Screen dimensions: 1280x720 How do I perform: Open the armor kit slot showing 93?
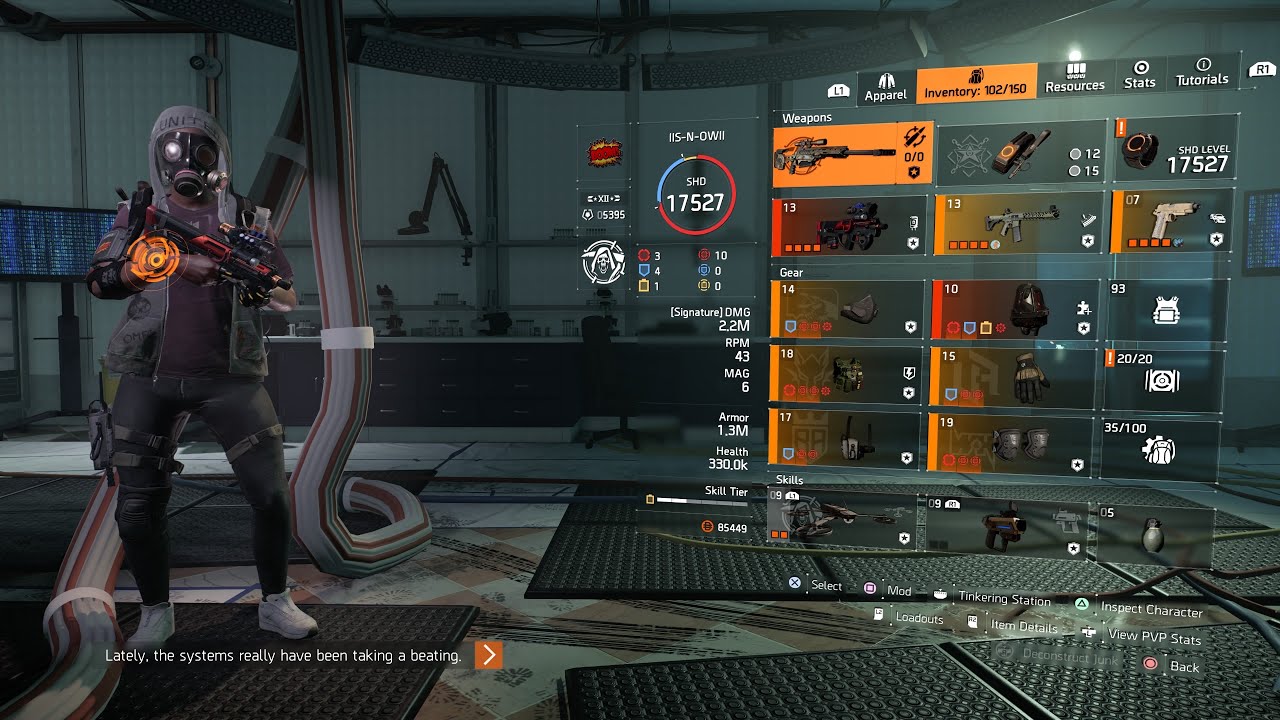click(1166, 310)
